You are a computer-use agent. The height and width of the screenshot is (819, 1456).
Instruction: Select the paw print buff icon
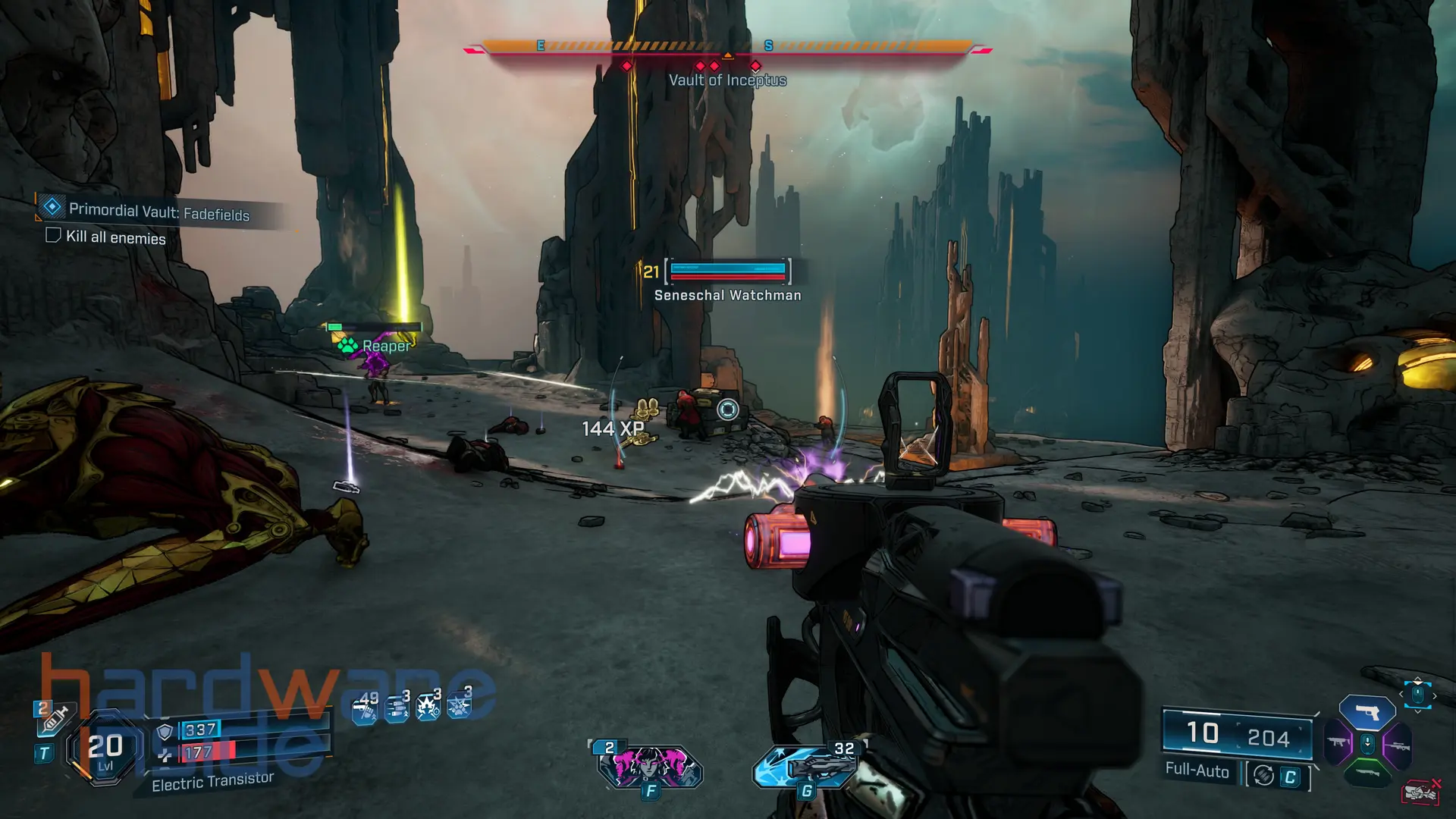(459, 706)
